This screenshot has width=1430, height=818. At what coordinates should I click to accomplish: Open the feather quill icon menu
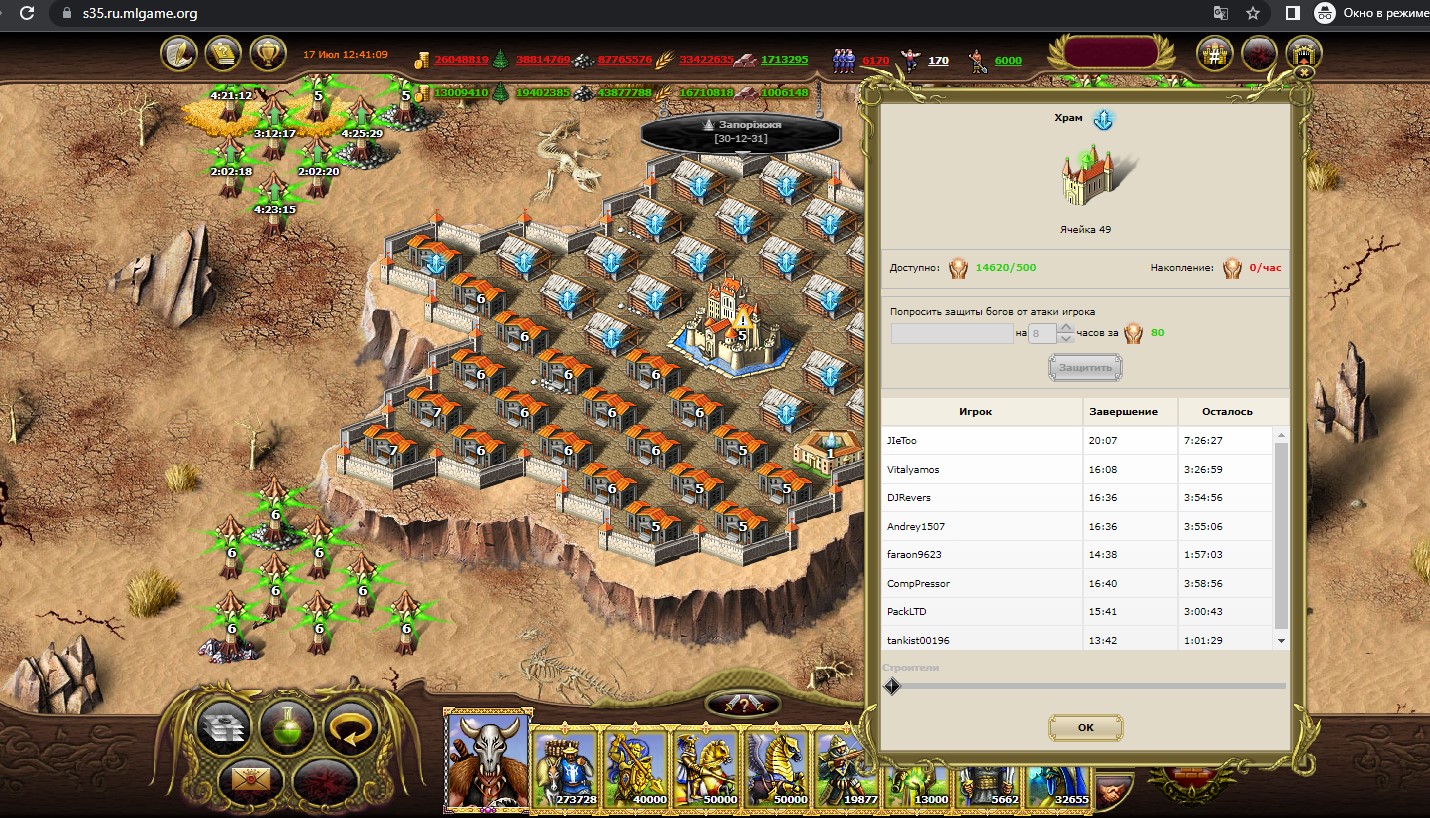click(x=179, y=53)
